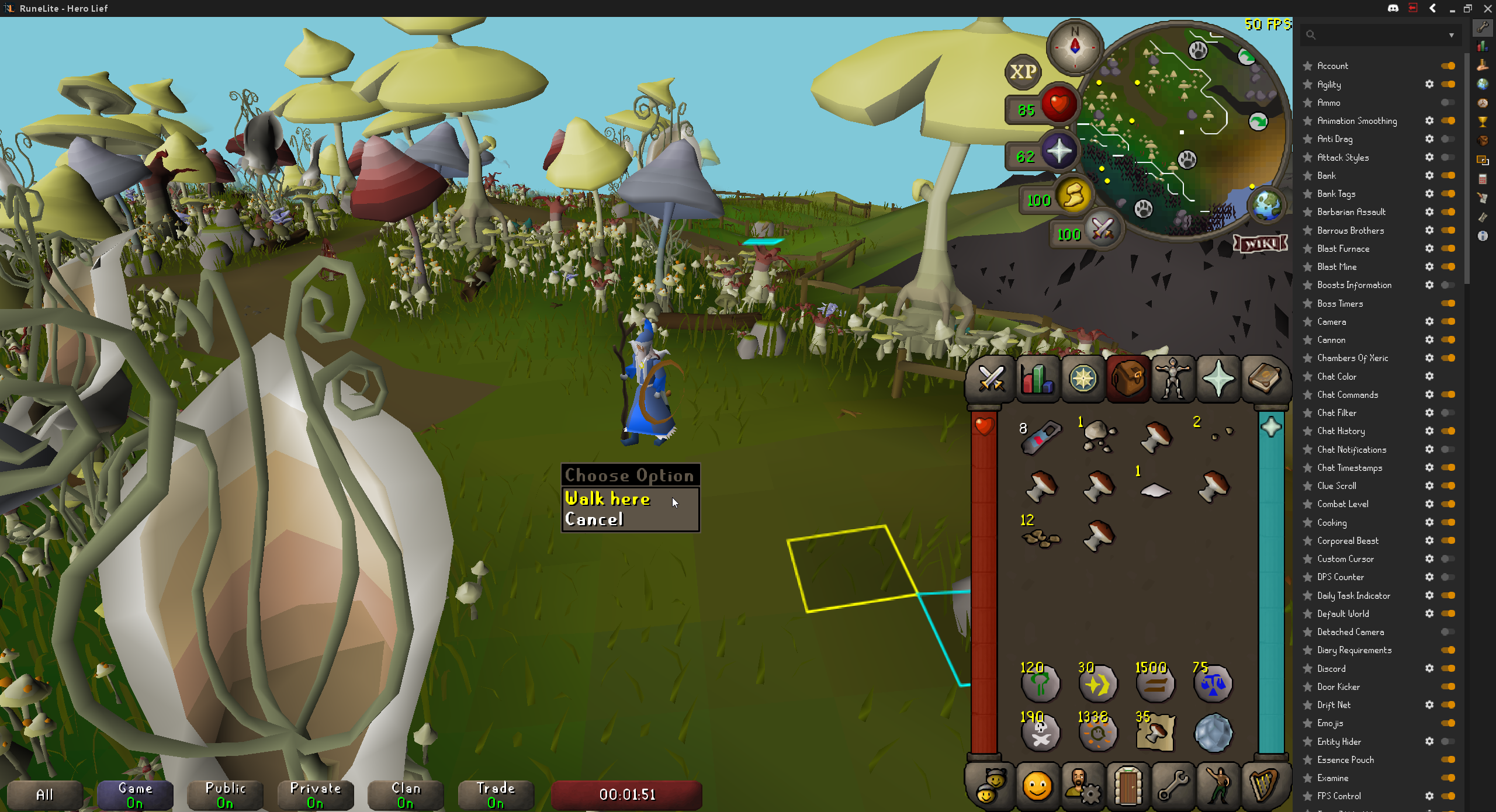Toggle the Agility plugin switch
1496x812 pixels.
click(1448, 84)
